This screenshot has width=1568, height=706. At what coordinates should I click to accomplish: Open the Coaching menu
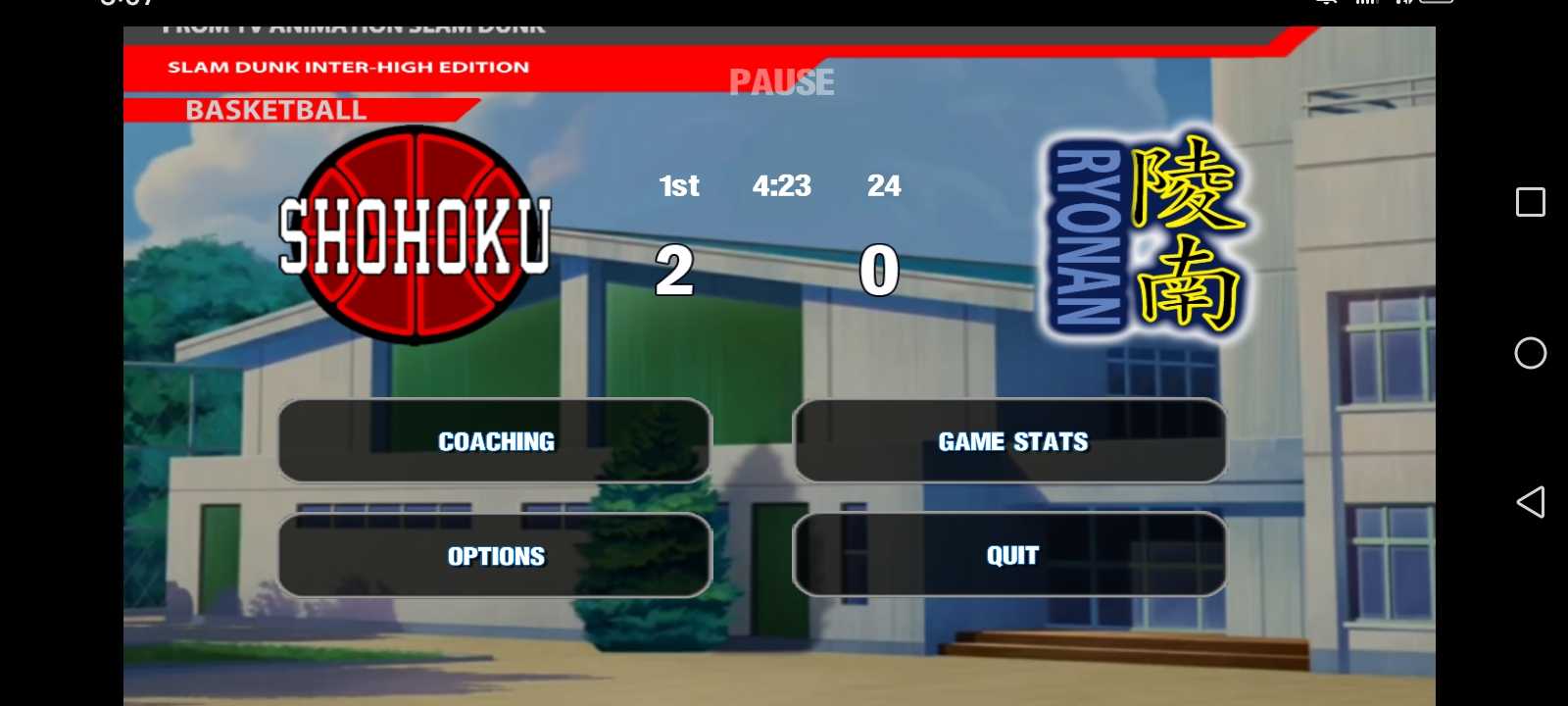495,441
